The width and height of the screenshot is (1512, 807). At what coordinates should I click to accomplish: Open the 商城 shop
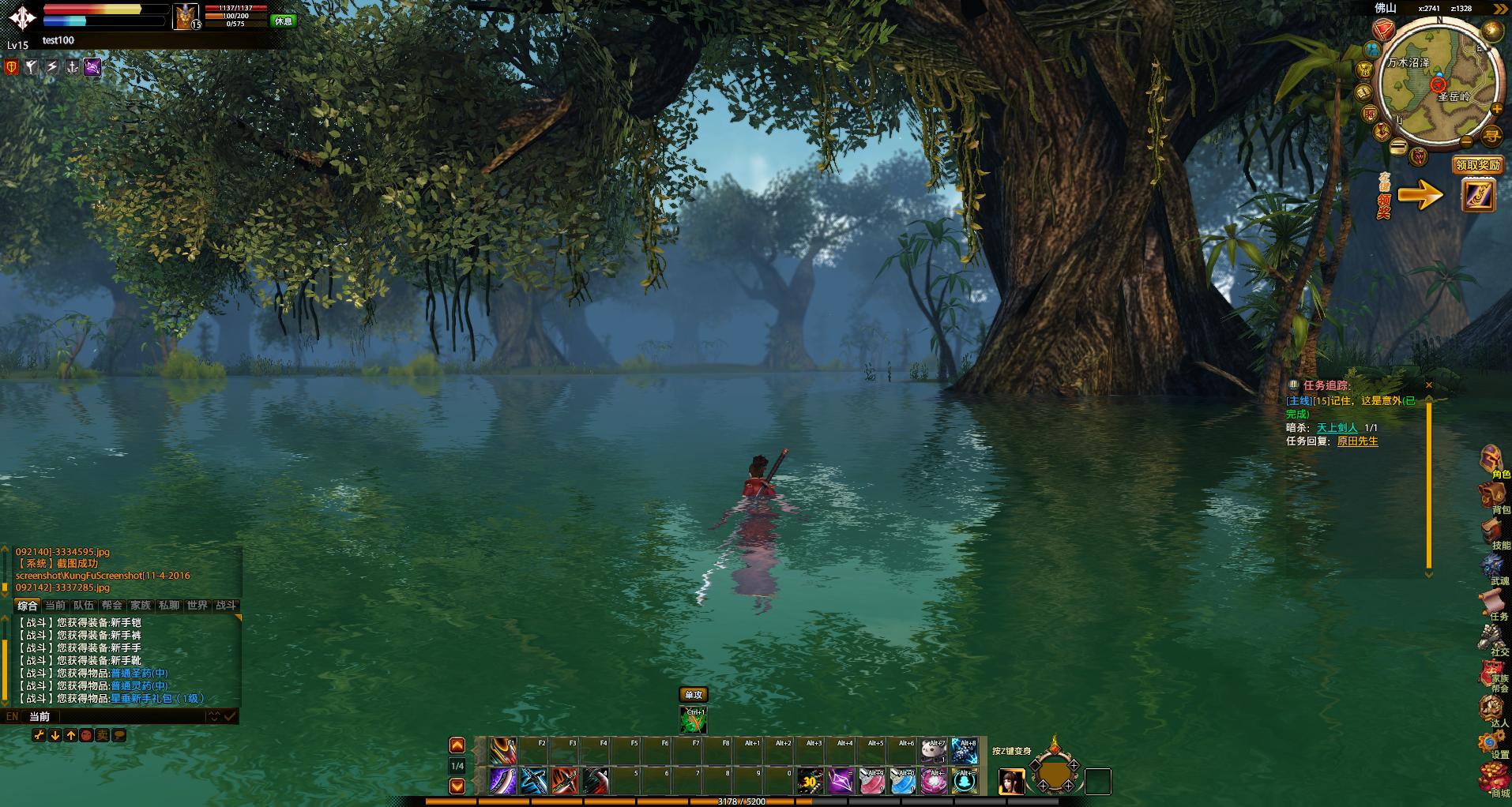1492,779
